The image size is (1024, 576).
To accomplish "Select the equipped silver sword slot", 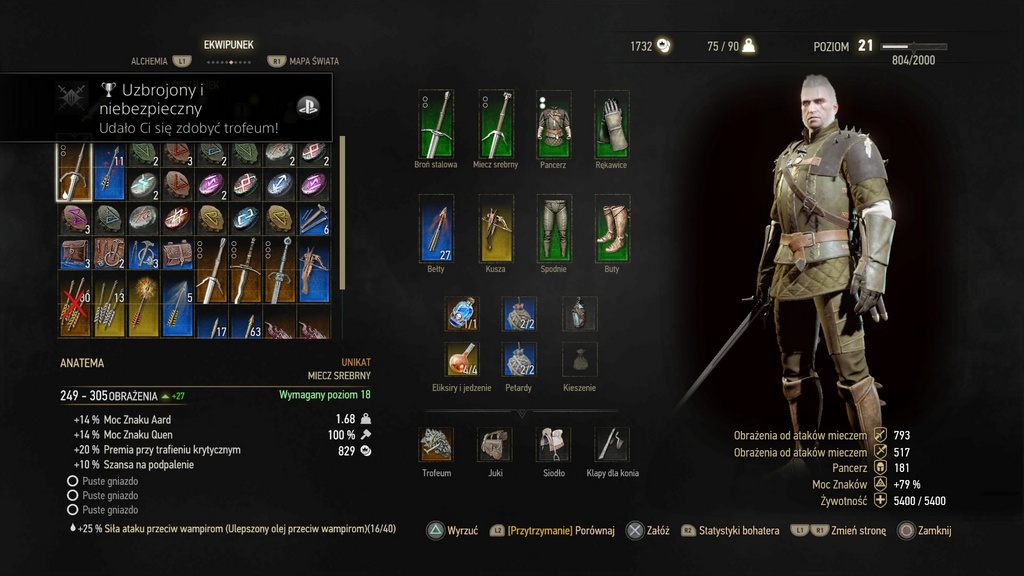I will click(496, 124).
